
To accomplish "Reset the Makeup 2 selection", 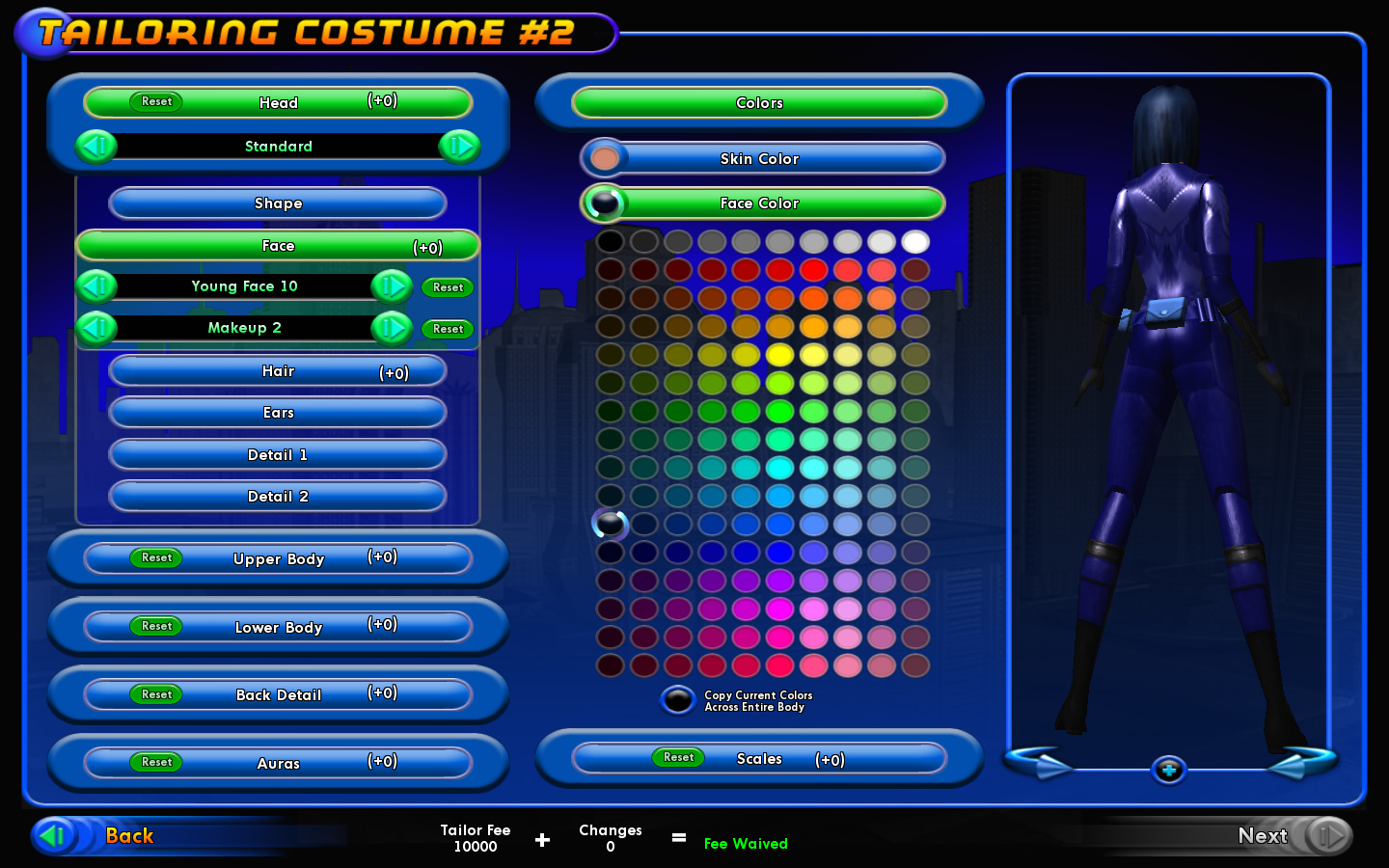I will (x=448, y=329).
